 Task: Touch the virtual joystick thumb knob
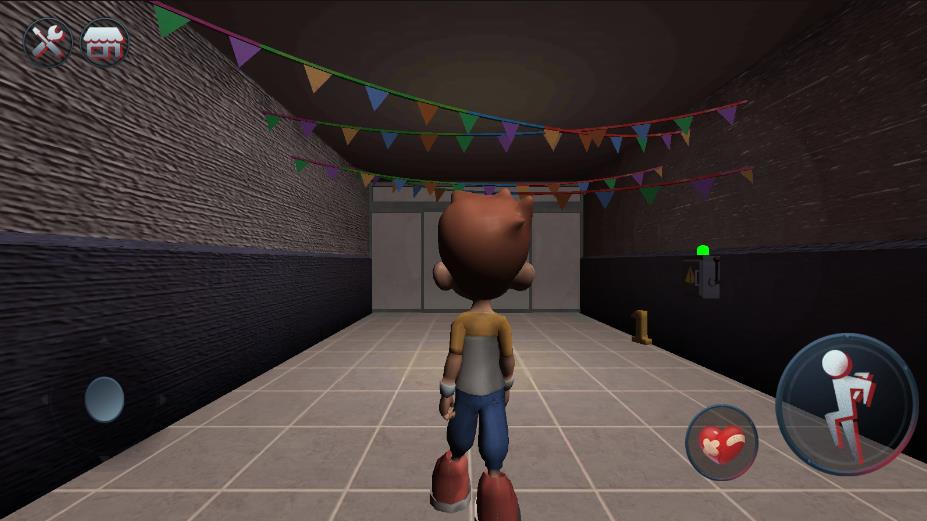tap(104, 399)
